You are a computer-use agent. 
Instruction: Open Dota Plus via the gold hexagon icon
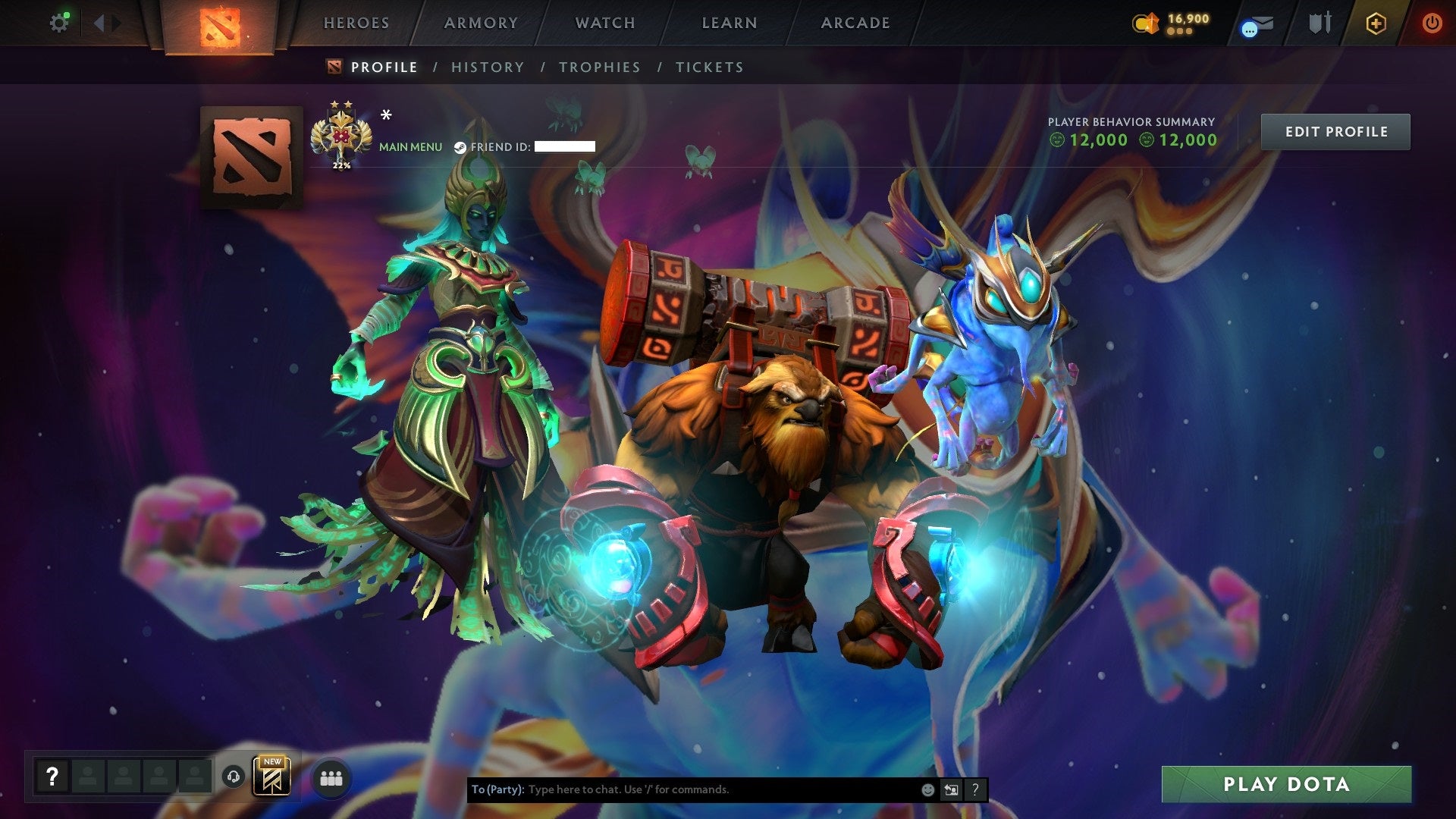1376,24
